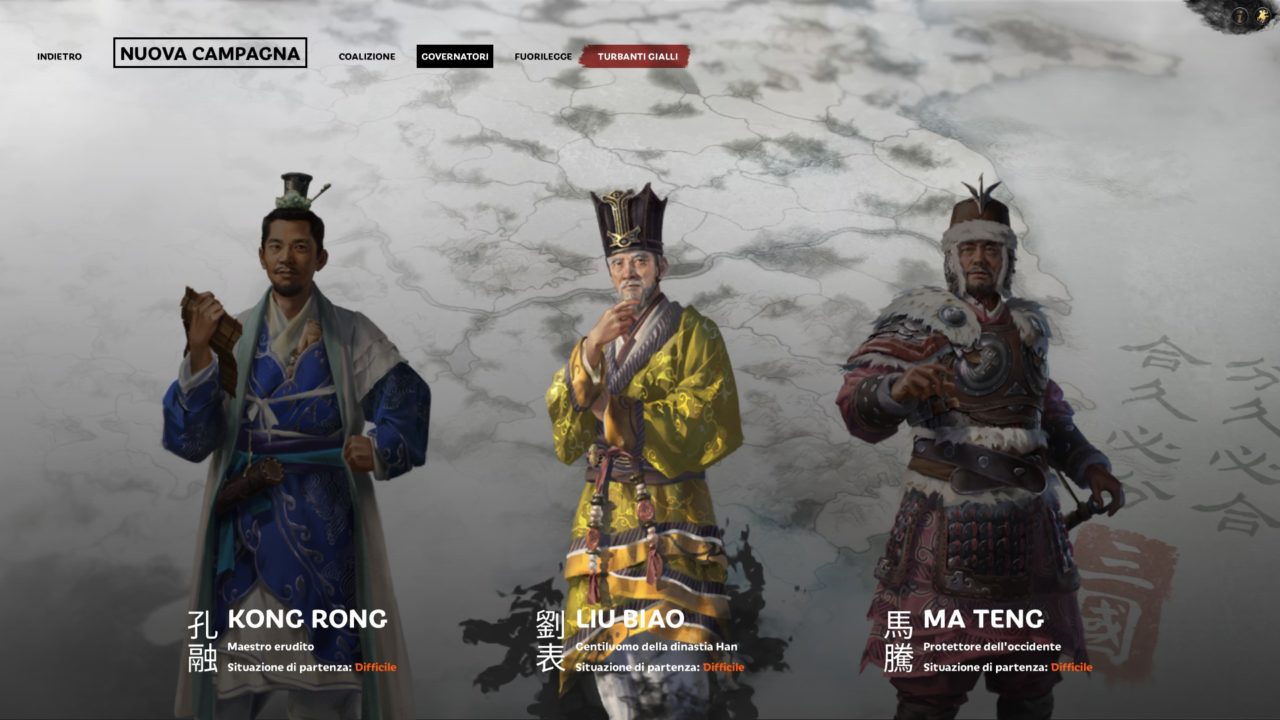Go back with the Indietro button
Image resolution: width=1280 pixels, height=720 pixels.
pos(59,57)
